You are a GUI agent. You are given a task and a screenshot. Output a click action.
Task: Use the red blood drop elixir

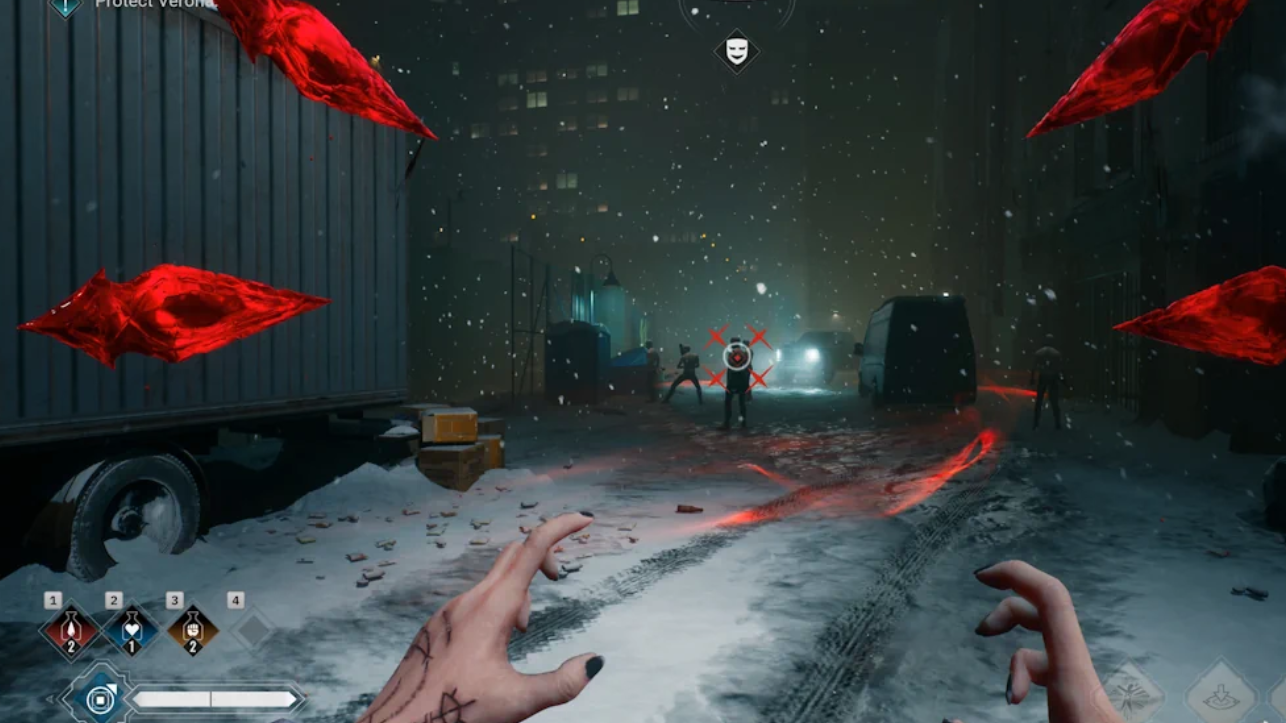(x=70, y=631)
